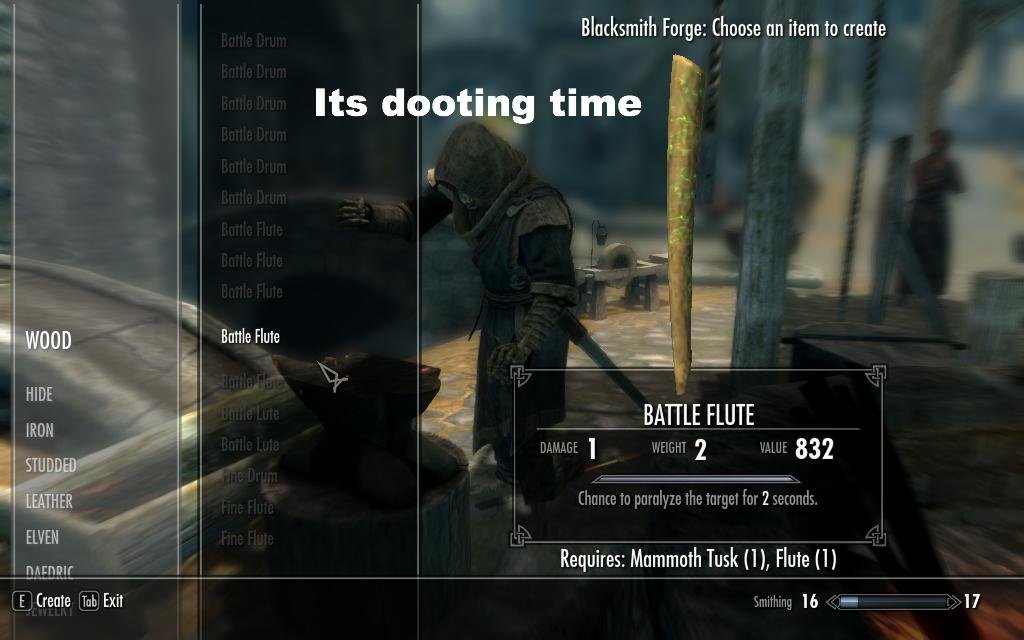
Task: Choose Fine Drum from the item list
Action: click(249, 476)
